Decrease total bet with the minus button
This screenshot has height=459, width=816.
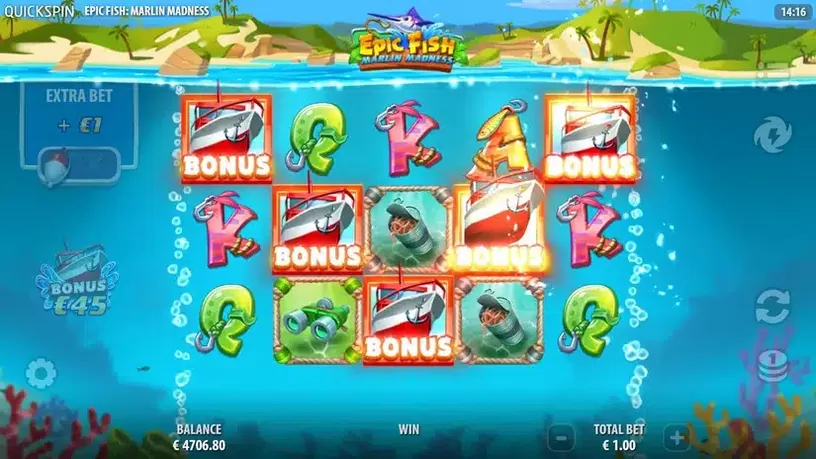pos(563,437)
